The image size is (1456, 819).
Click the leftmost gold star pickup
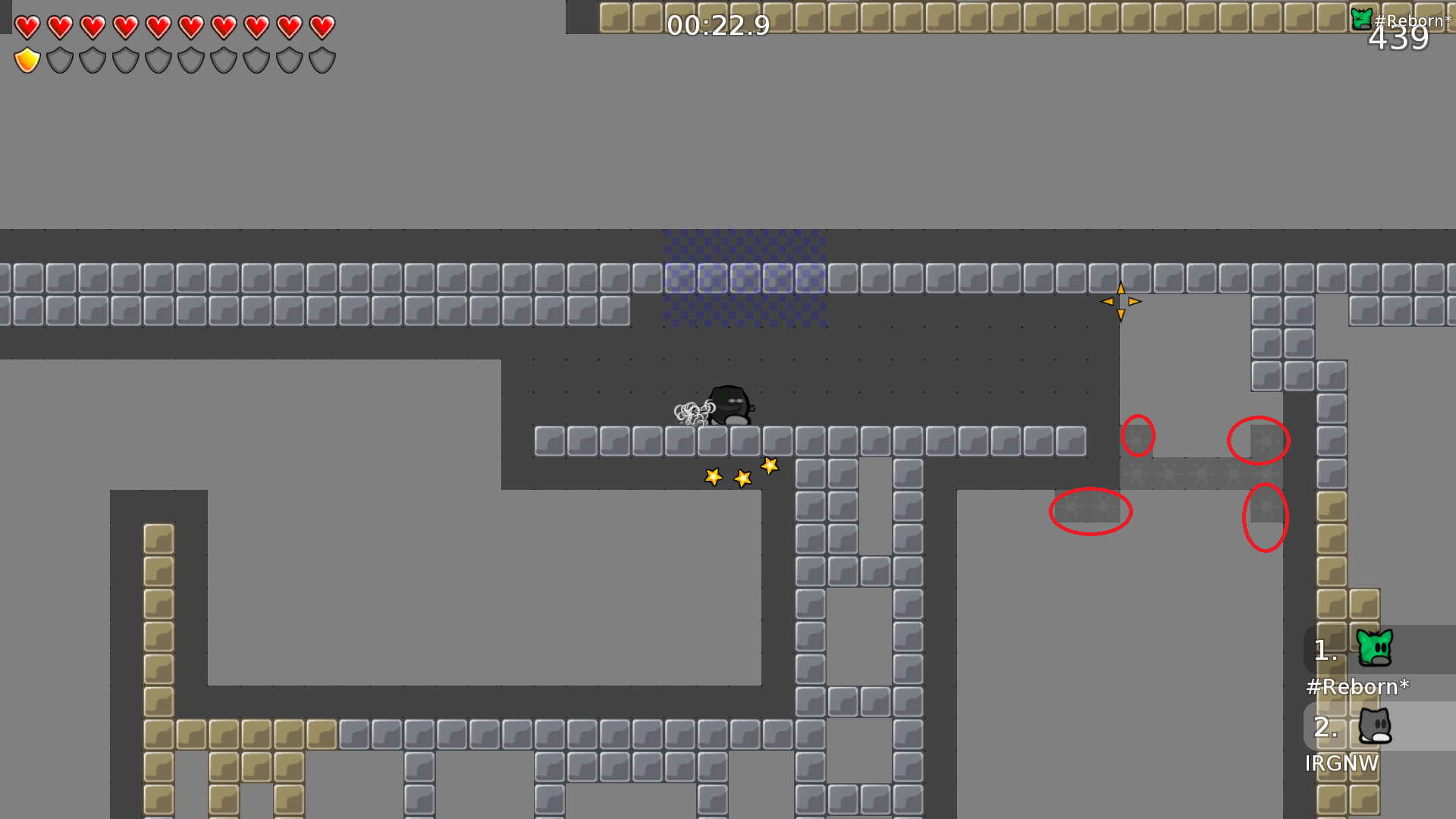pos(714,476)
